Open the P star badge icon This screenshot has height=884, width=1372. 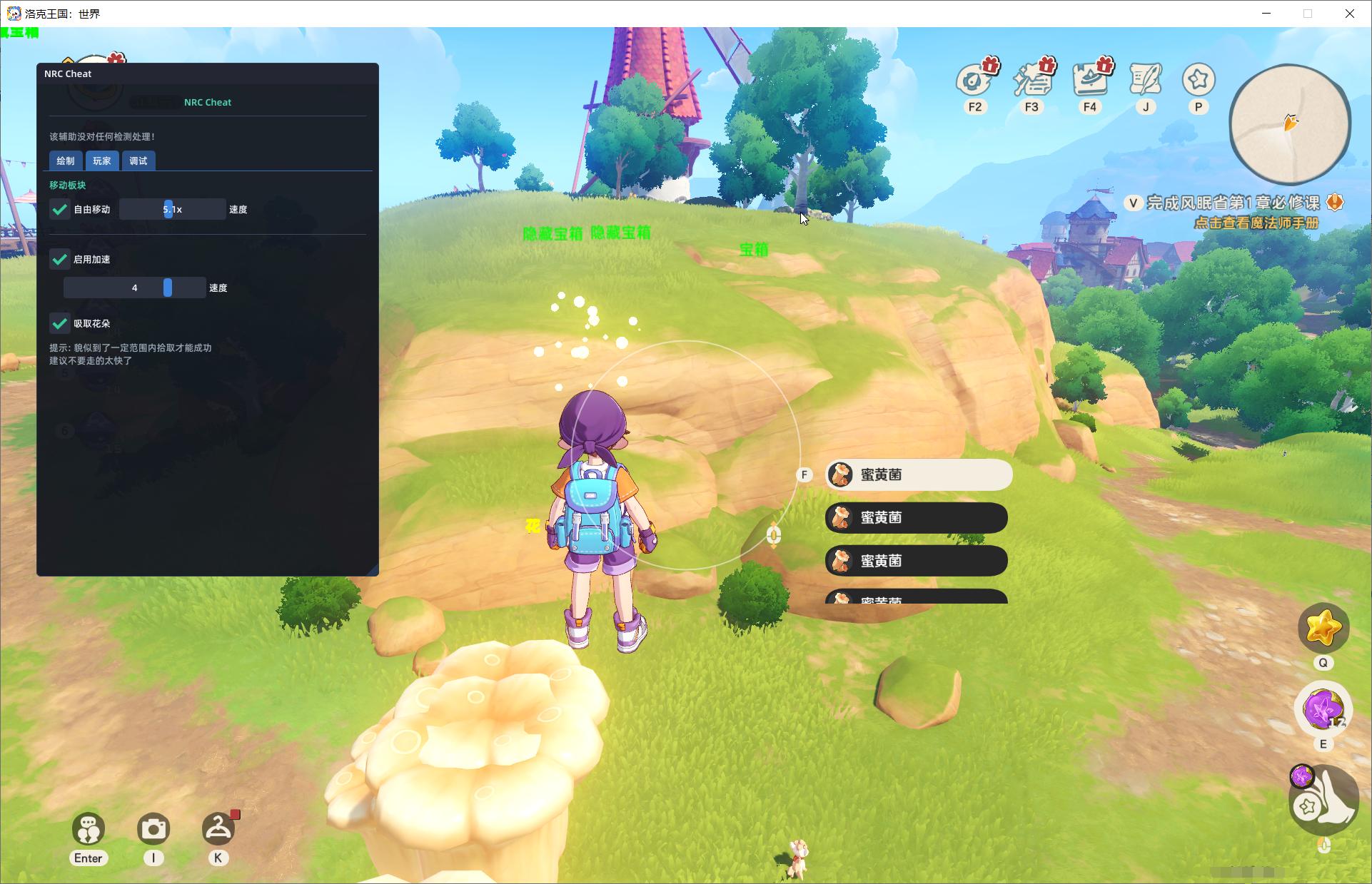1199,80
